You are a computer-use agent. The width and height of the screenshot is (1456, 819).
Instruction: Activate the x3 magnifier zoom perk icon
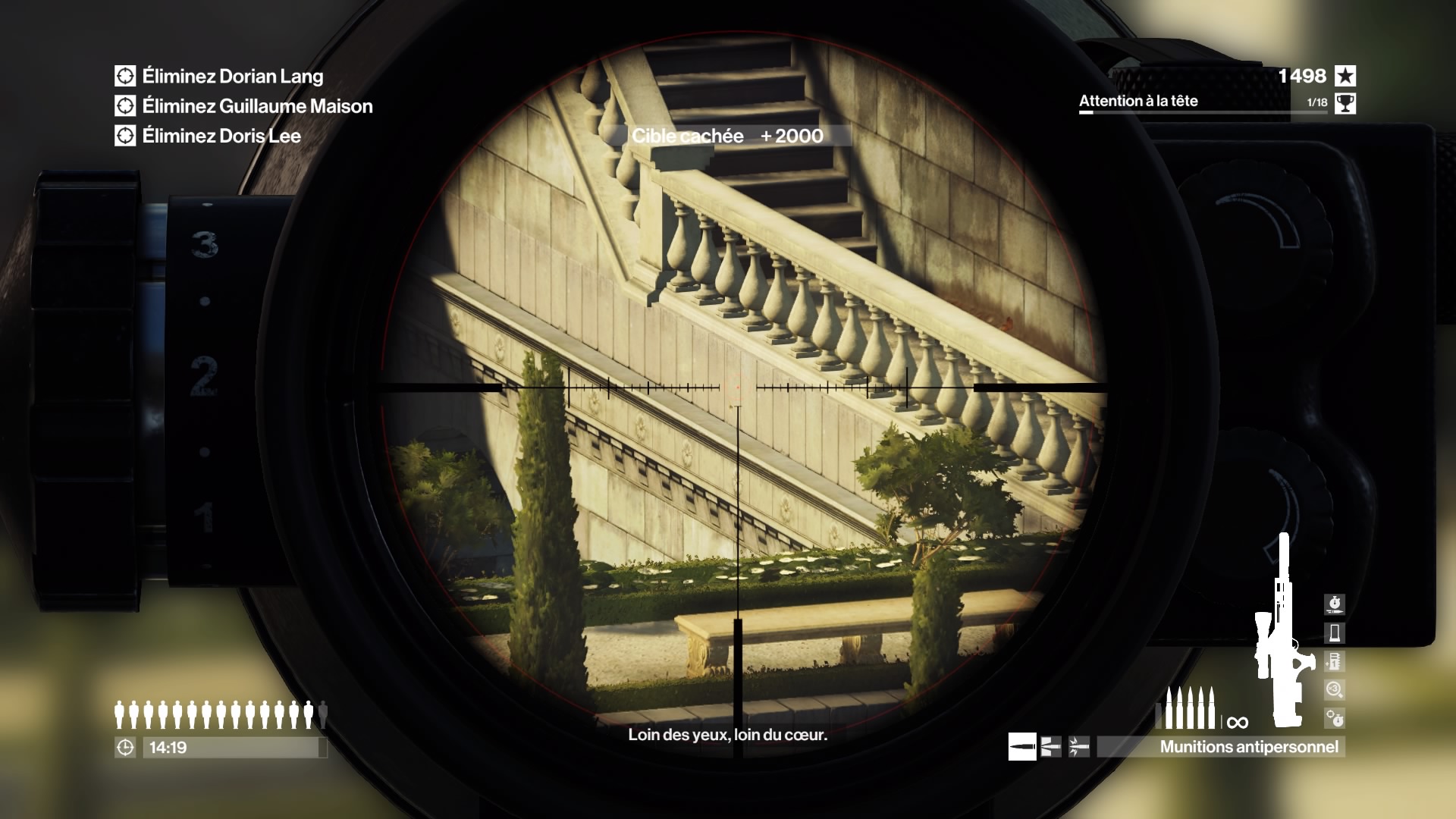click(1334, 689)
